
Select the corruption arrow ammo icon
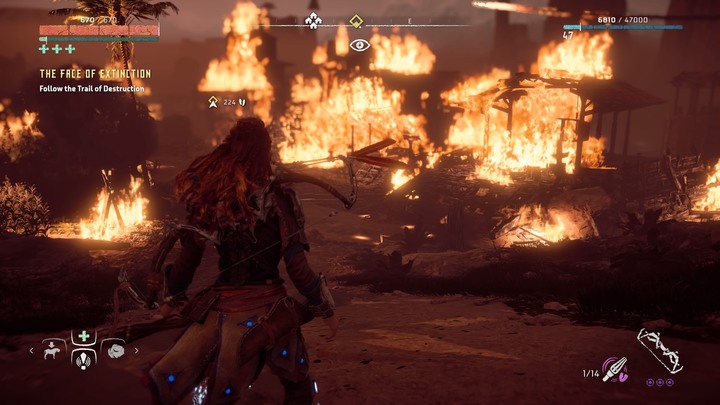[x=615, y=369]
